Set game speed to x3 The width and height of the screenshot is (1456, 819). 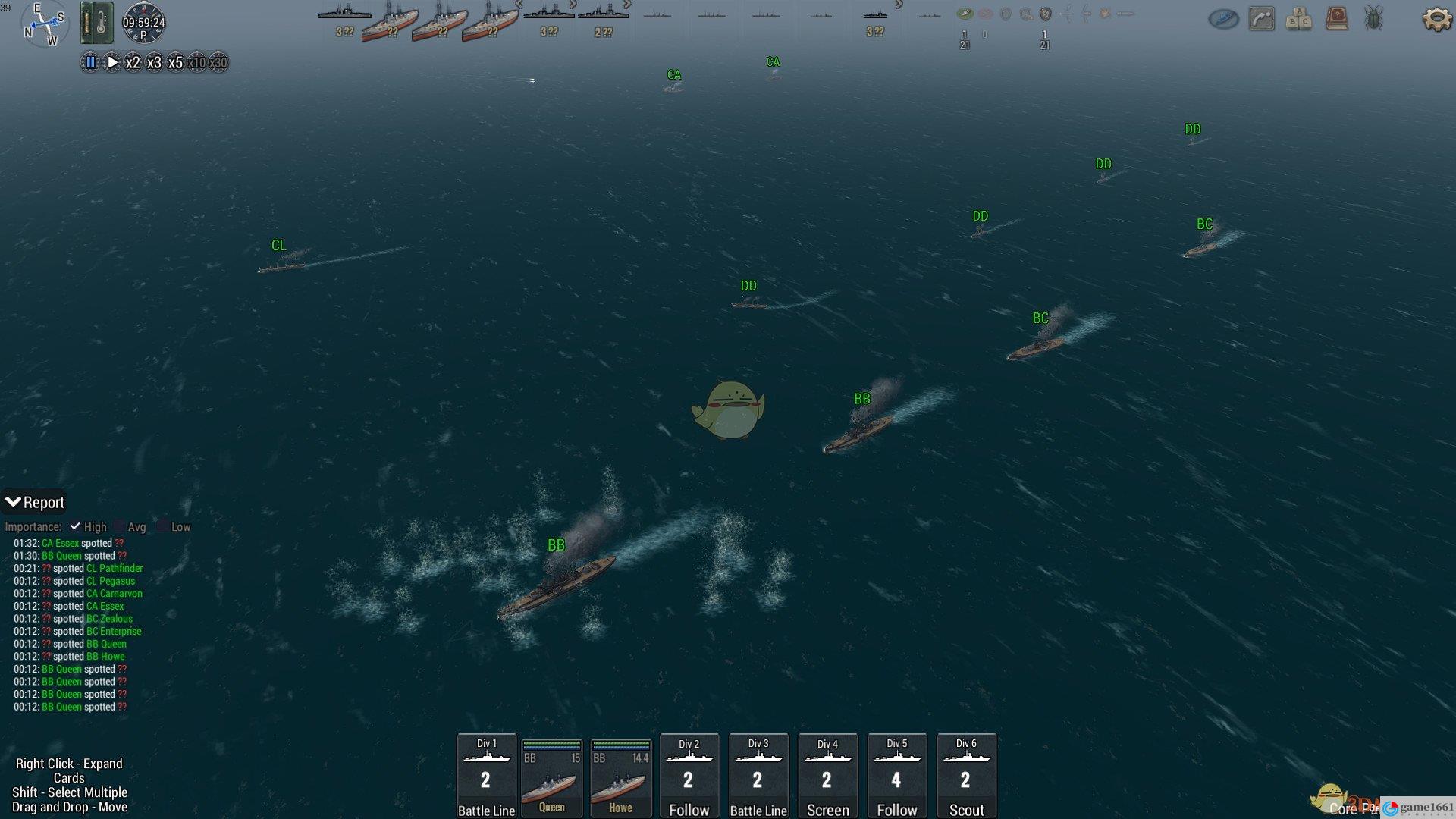(154, 63)
